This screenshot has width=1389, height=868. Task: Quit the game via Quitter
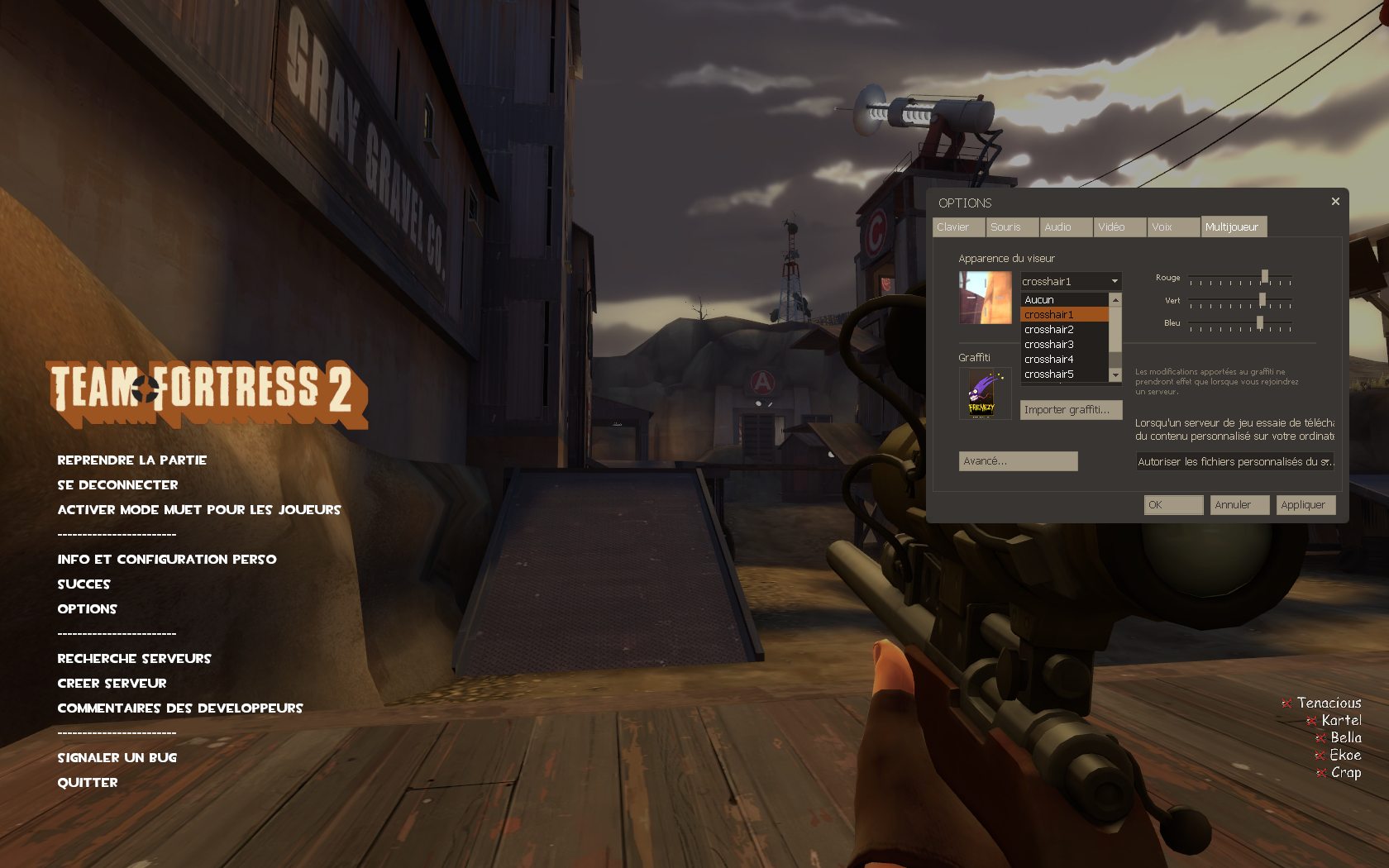pos(88,783)
